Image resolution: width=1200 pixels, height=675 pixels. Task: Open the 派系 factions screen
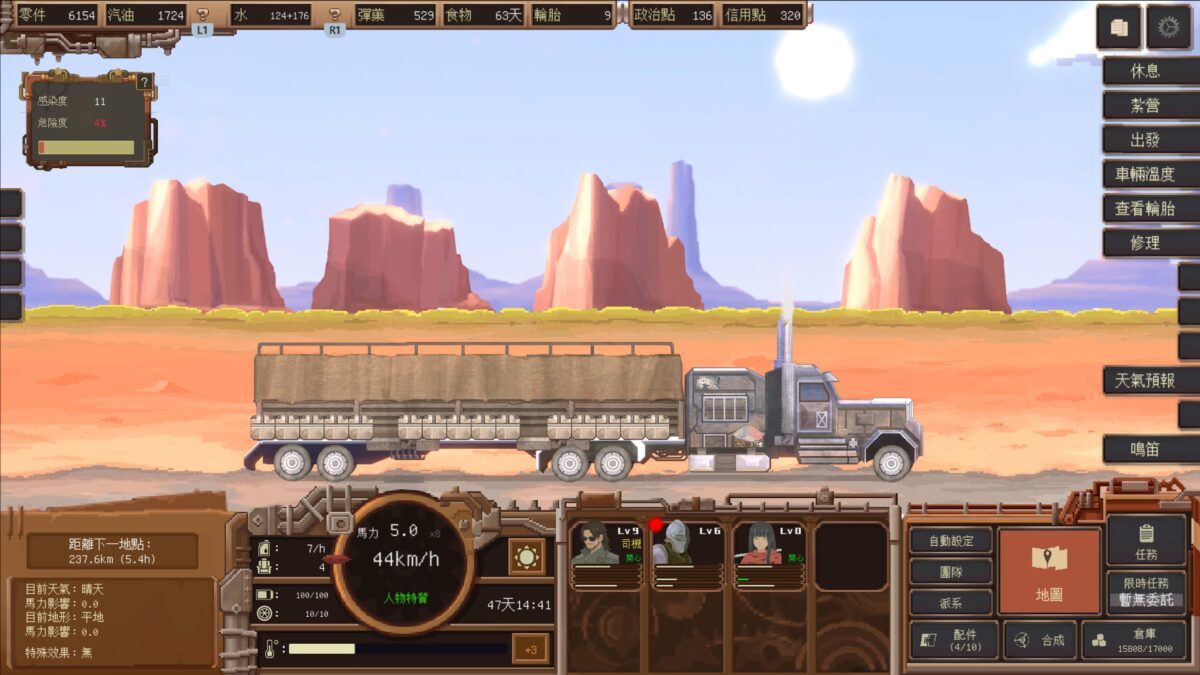[x=951, y=602]
